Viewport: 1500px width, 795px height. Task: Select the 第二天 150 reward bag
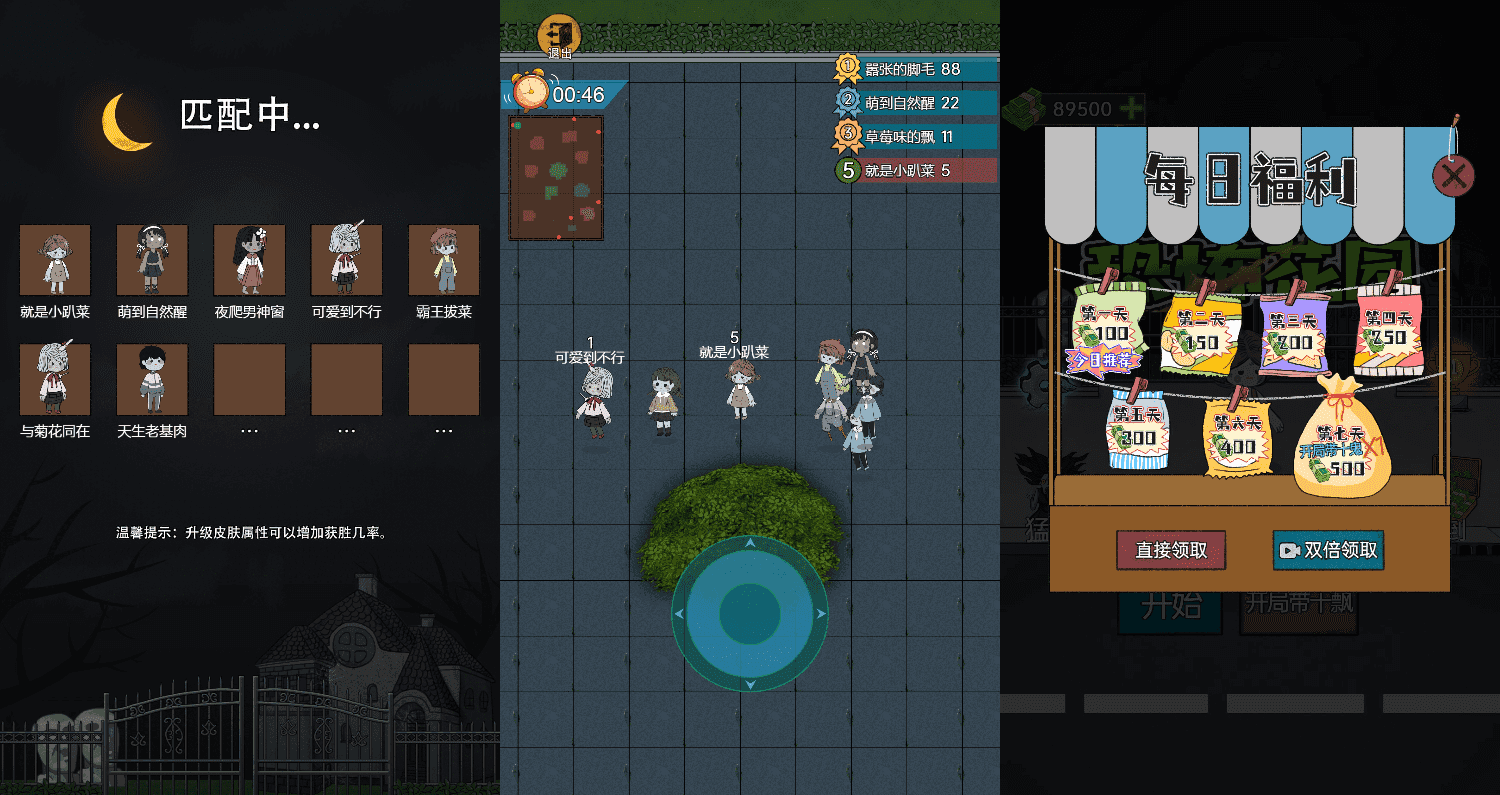(x=1200, y=334)
